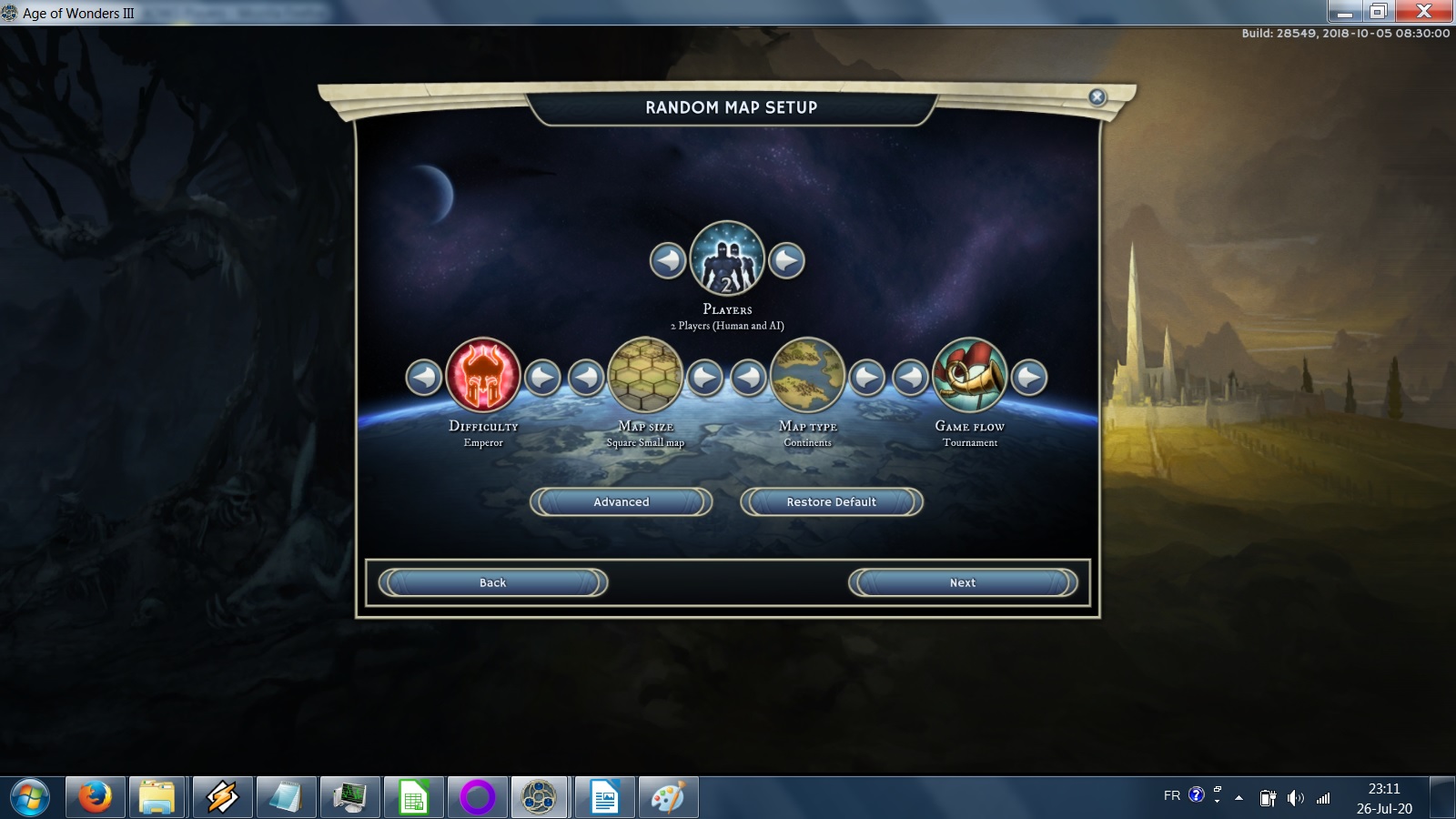
Task: Lower the Difficulty with left arrow
Action: (x=424, y=377)
